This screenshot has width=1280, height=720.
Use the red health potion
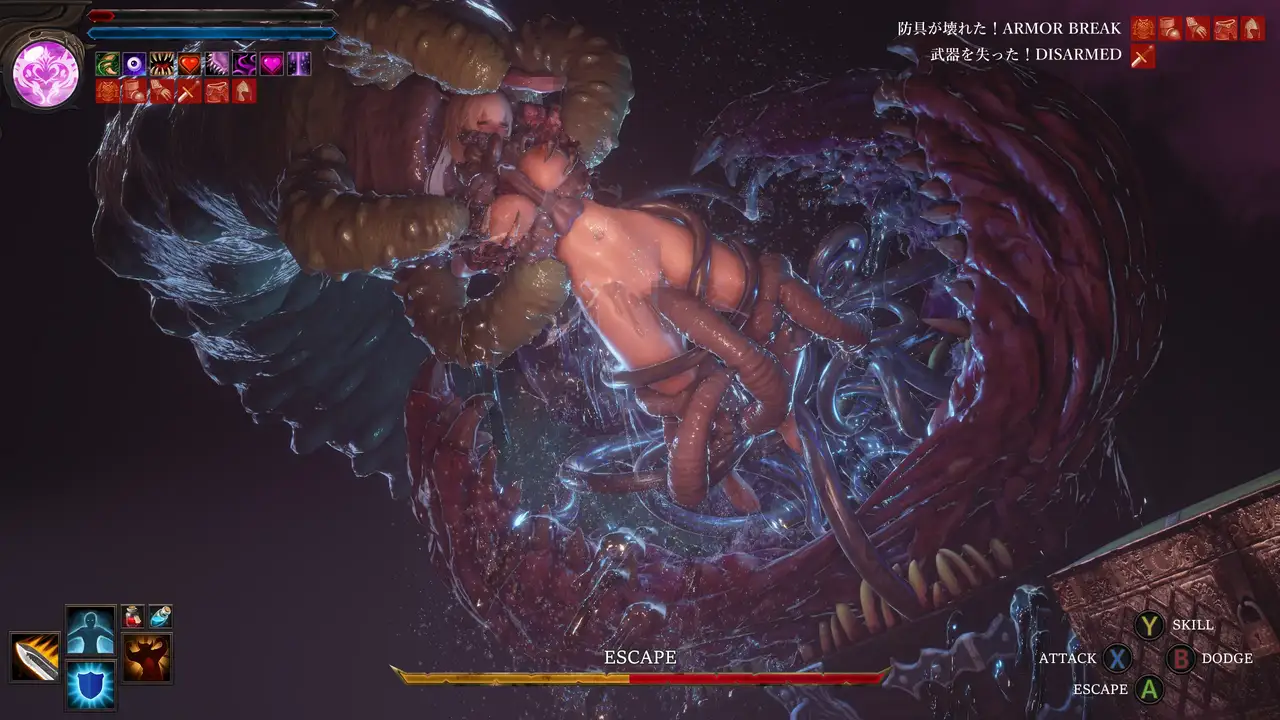click(132, 616)
